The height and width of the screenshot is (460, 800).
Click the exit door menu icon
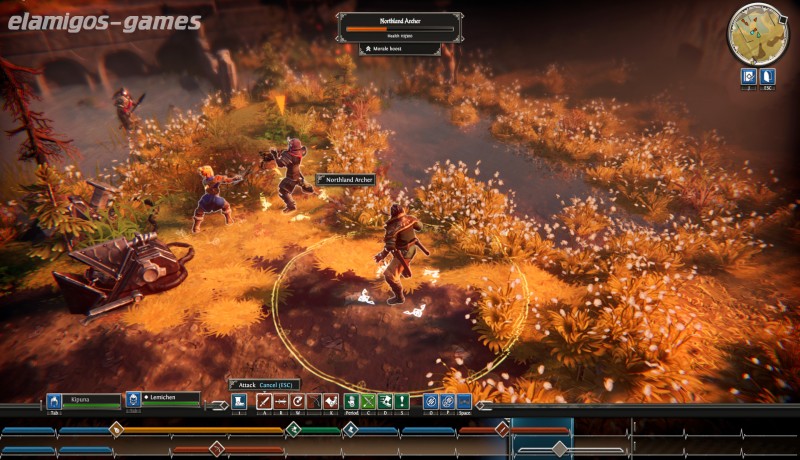[x=768, y=76]
